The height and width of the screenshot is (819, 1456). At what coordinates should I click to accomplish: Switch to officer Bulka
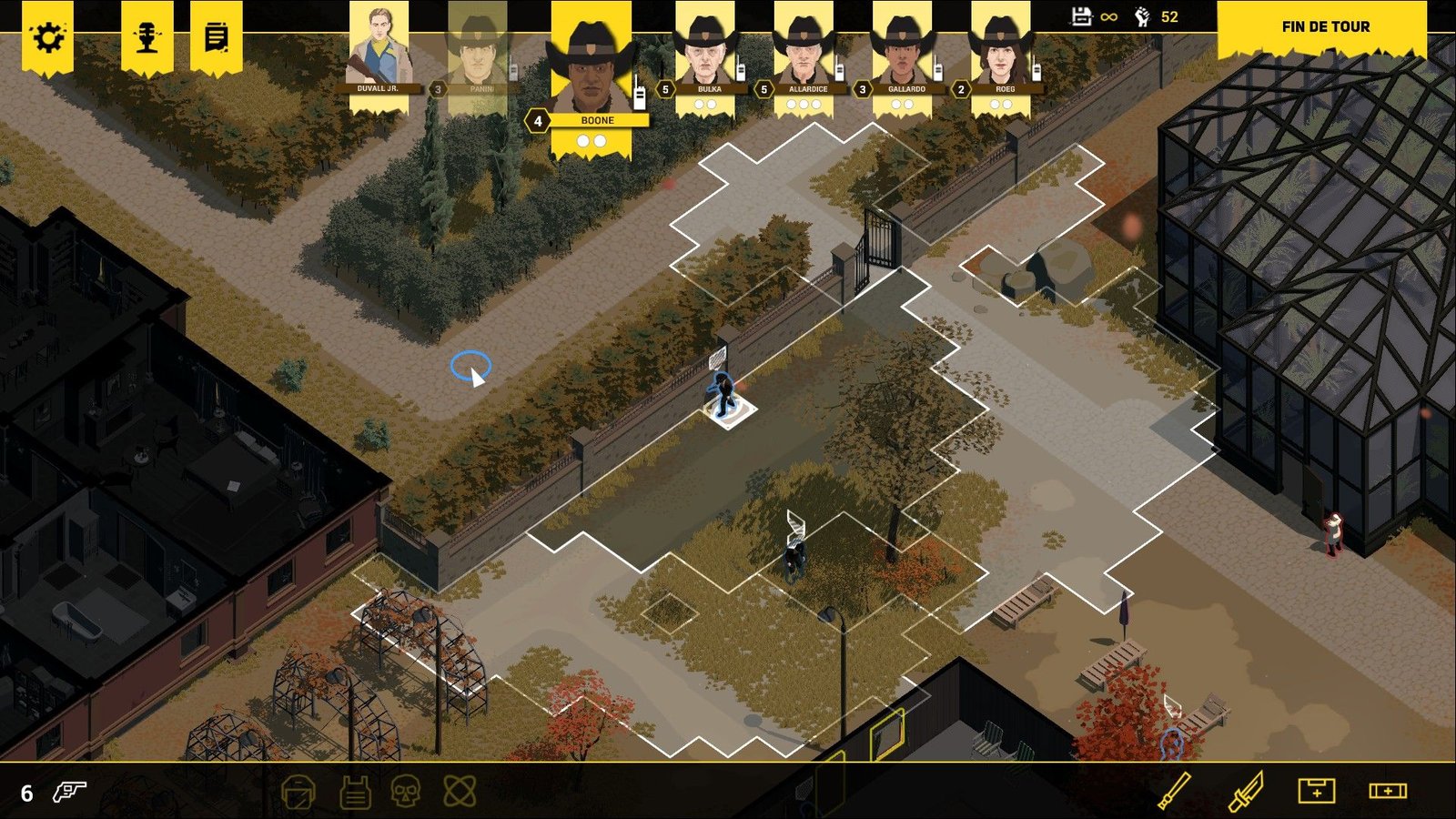[x=706, y=55]
